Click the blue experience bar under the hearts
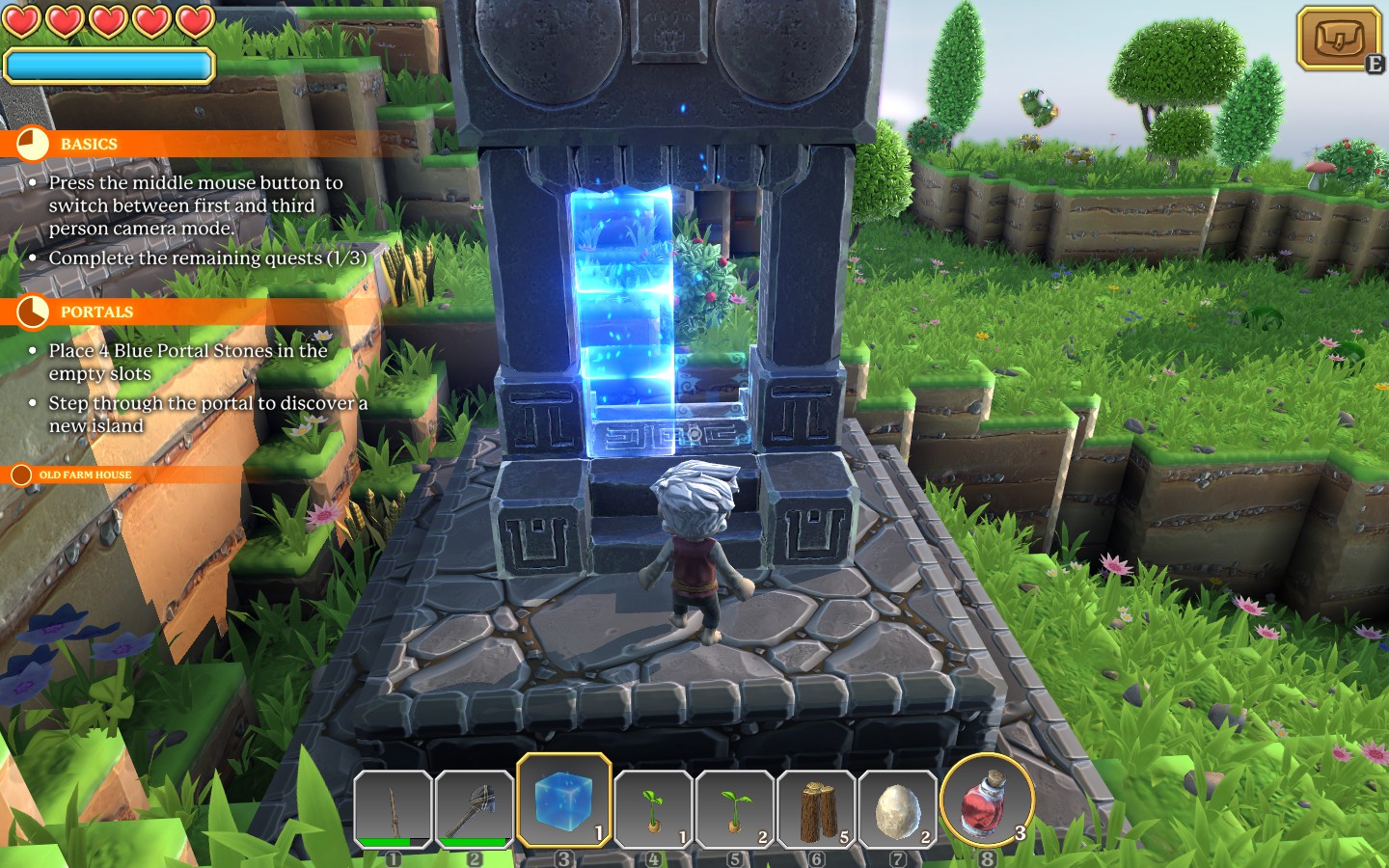1389x868 pixels. point(109,65)
